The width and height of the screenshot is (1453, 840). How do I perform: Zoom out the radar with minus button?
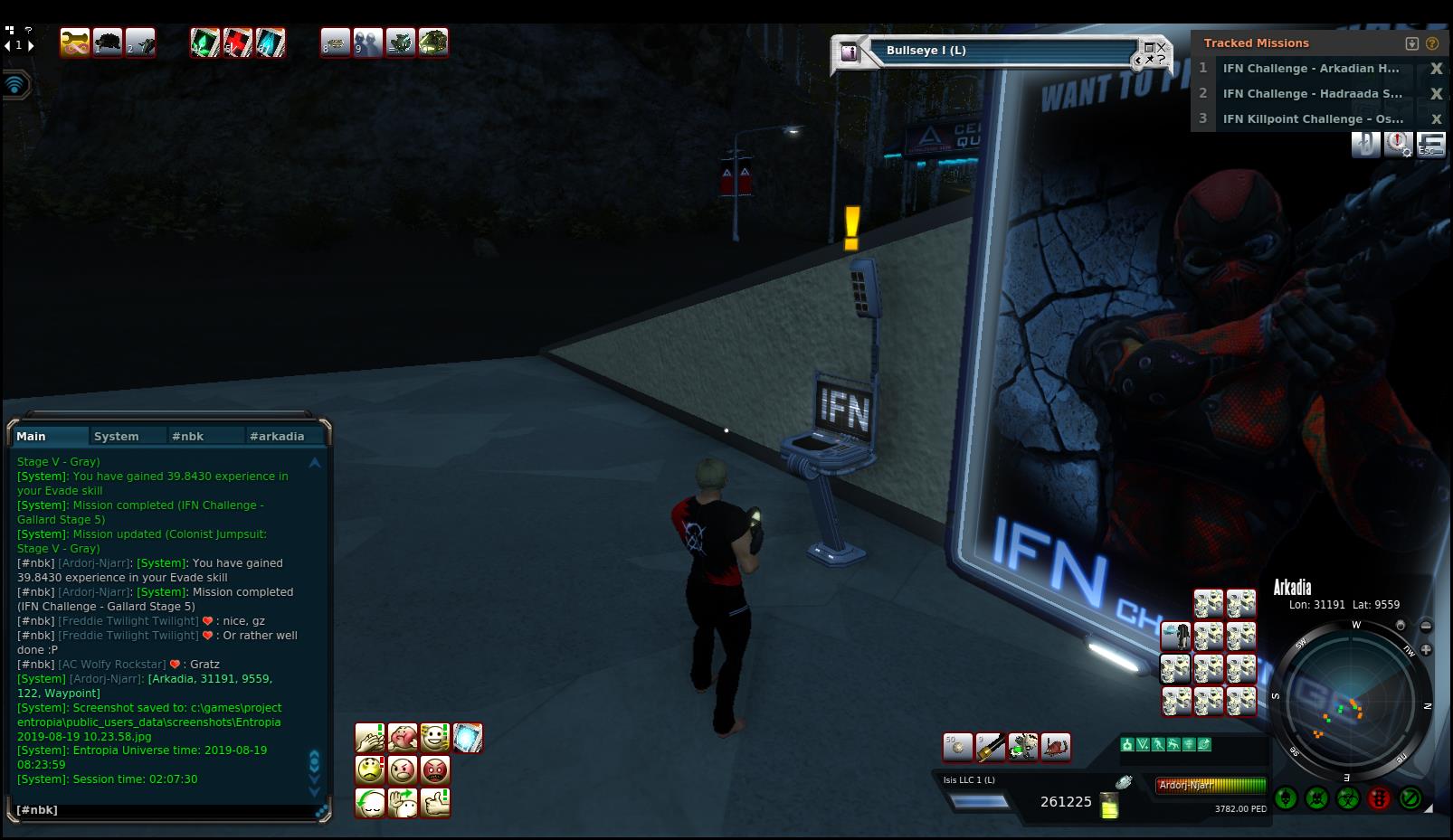click(x=1426, y=626)
